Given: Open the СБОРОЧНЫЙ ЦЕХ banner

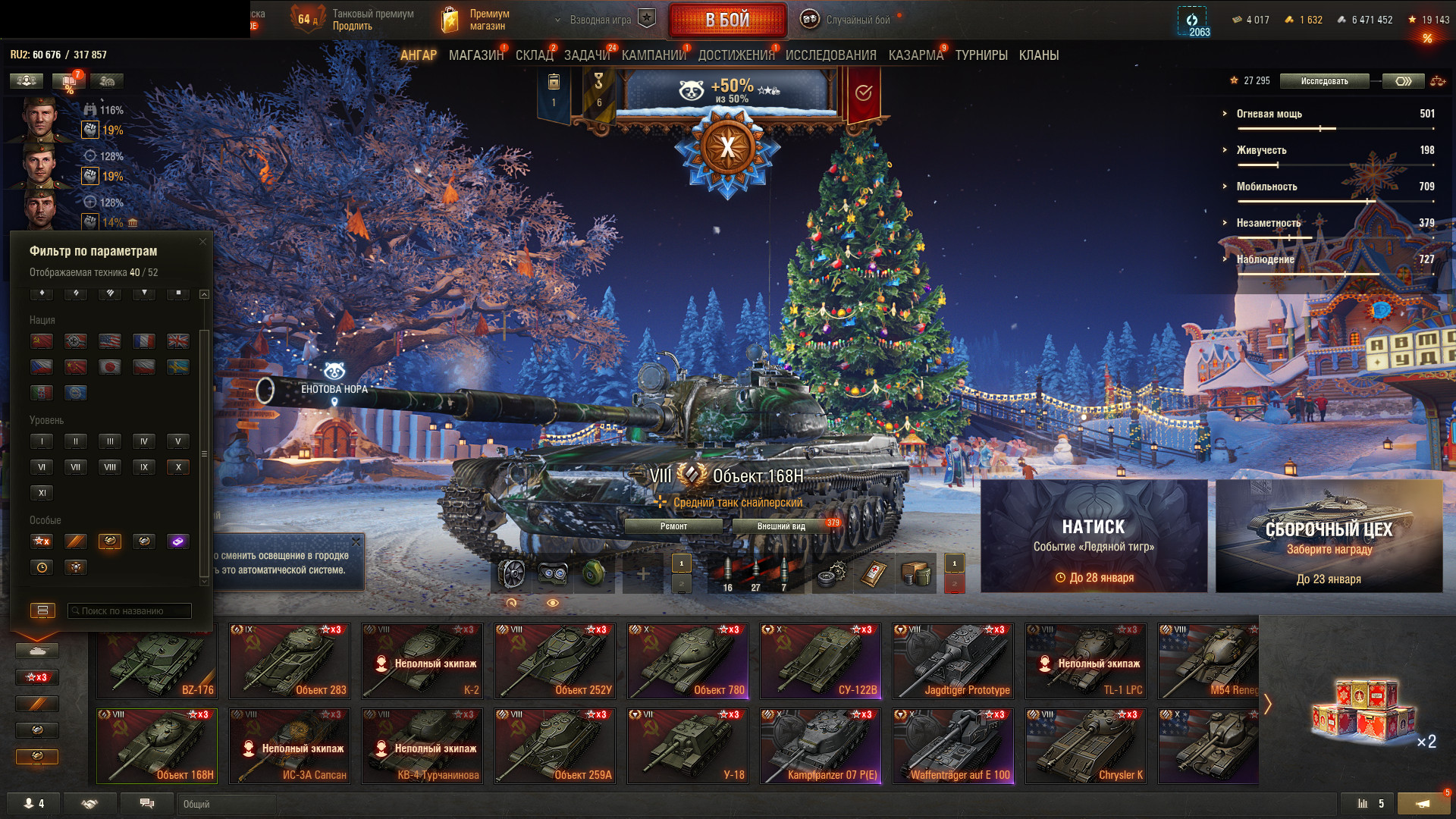Looking at the screenshot, I should click(1329, 535).
